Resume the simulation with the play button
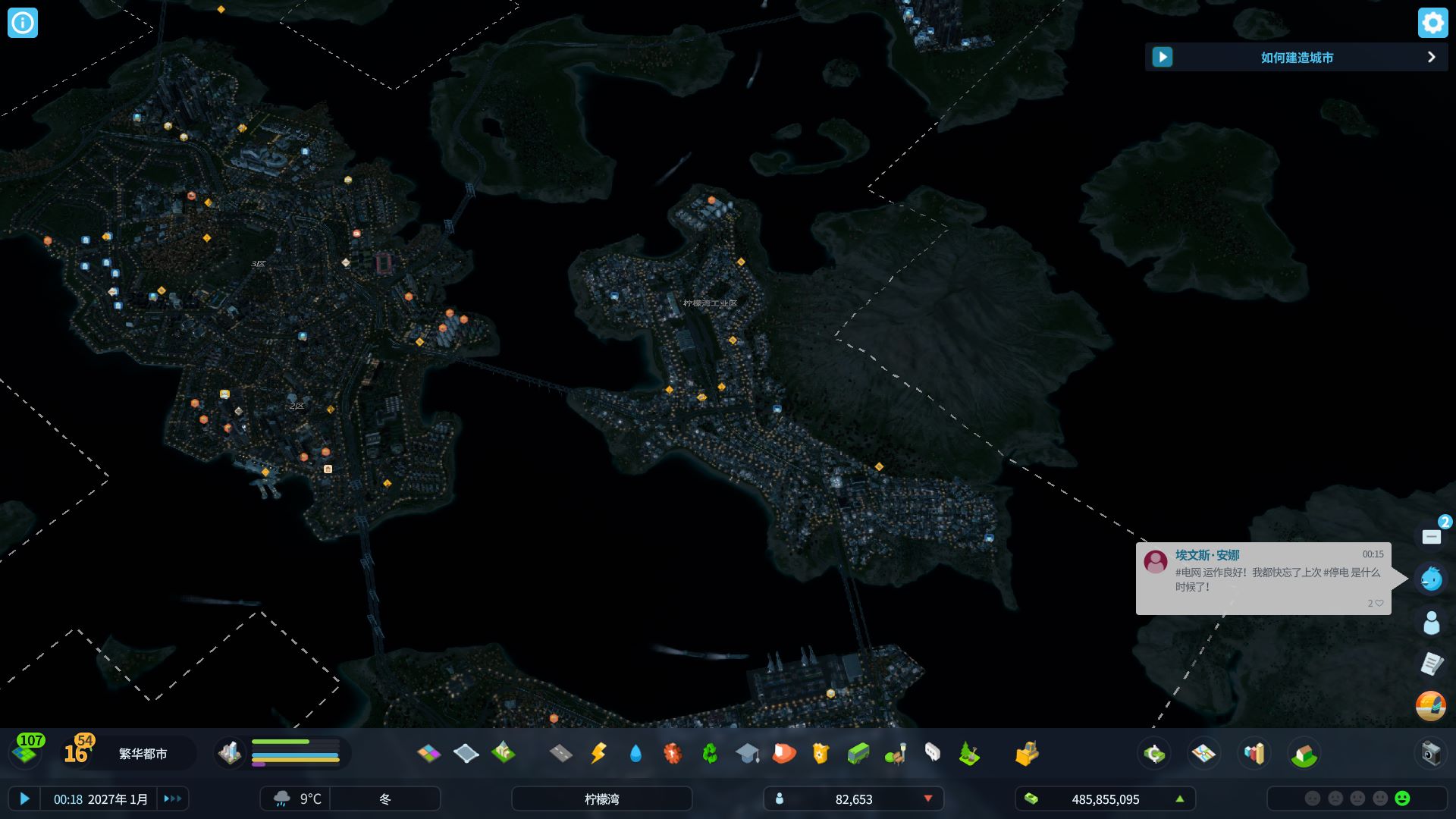Image resolution: width=1456 pixels, height=819 pixels. 24,799
